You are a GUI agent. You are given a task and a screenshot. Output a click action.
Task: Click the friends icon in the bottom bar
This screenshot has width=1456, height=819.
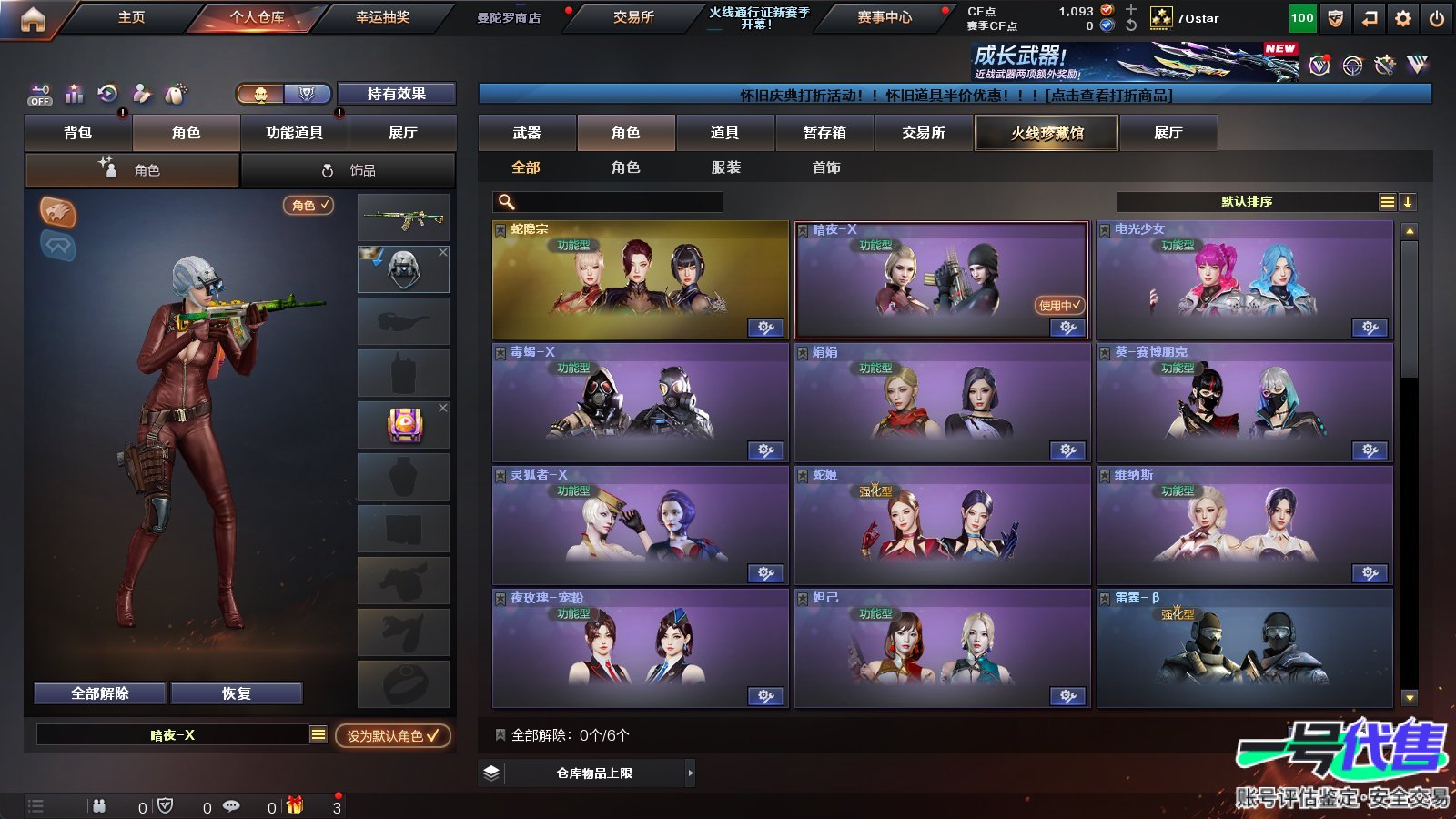[97, 806]
